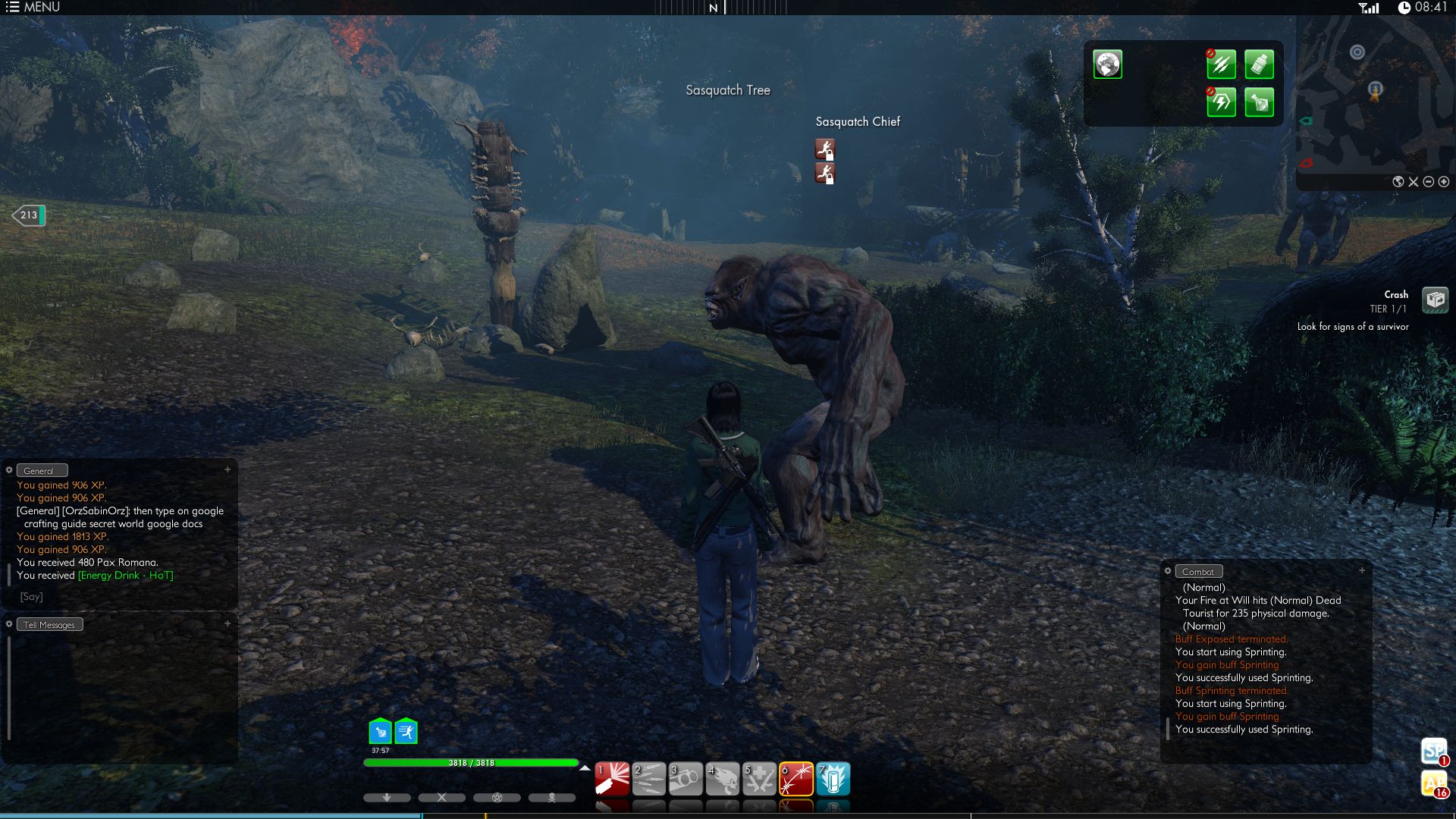Zoom out the minimap with the minus button
This screenshot has width=1456, height=819.
(1429, 182)
